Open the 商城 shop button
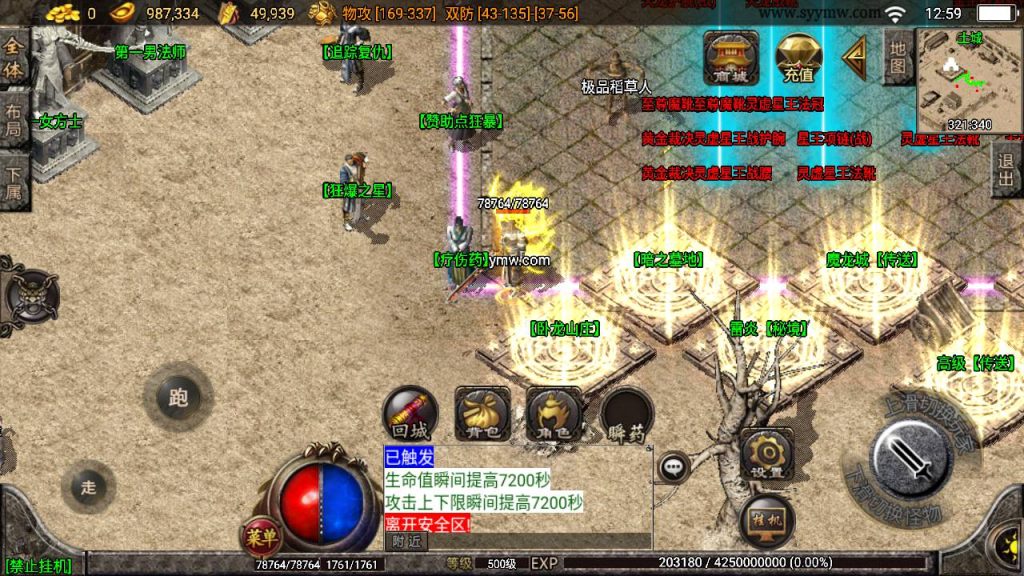The image size is (1024, 576). click(x=730, y=58)
